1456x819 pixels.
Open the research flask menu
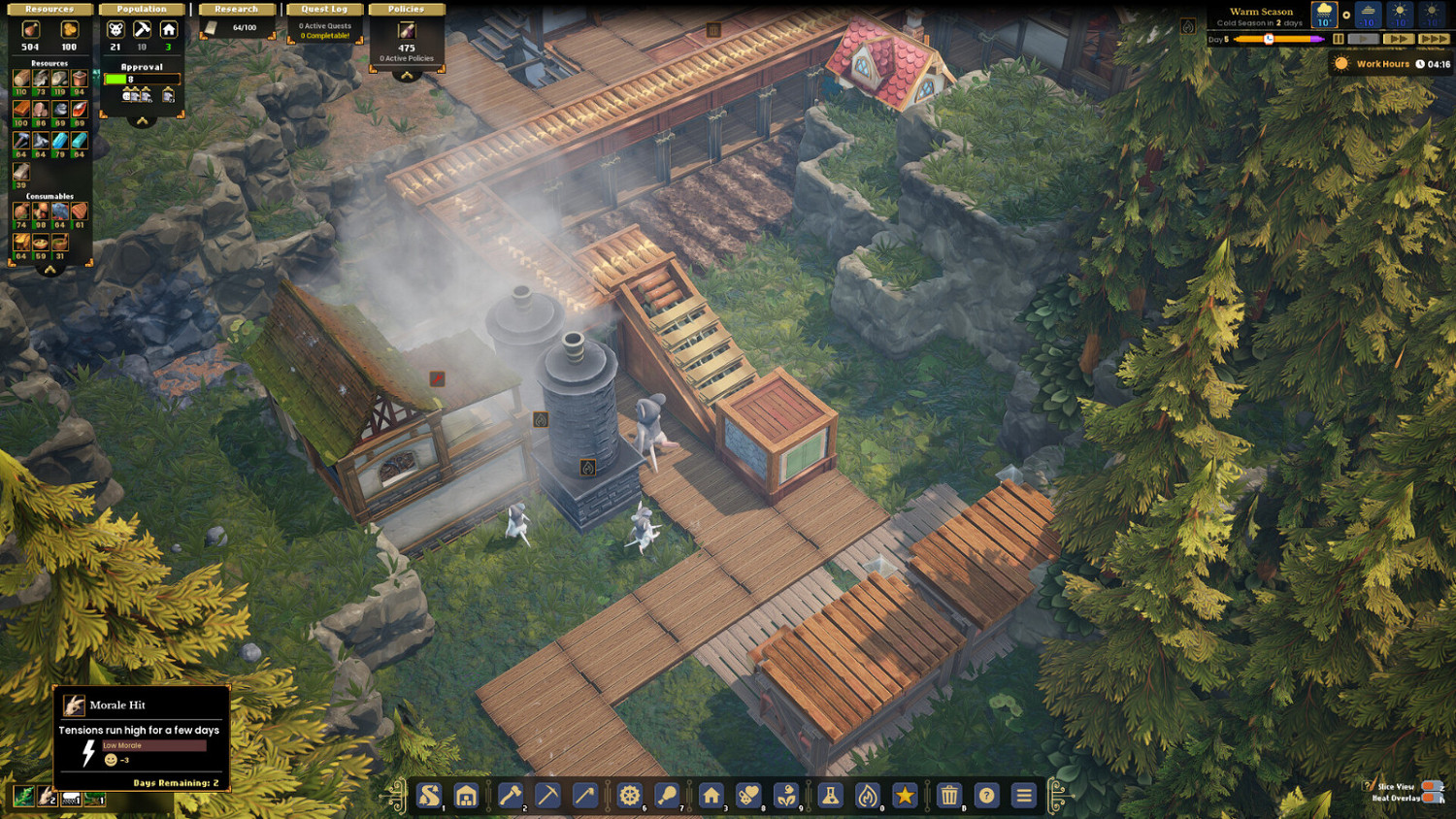point(830,796)
